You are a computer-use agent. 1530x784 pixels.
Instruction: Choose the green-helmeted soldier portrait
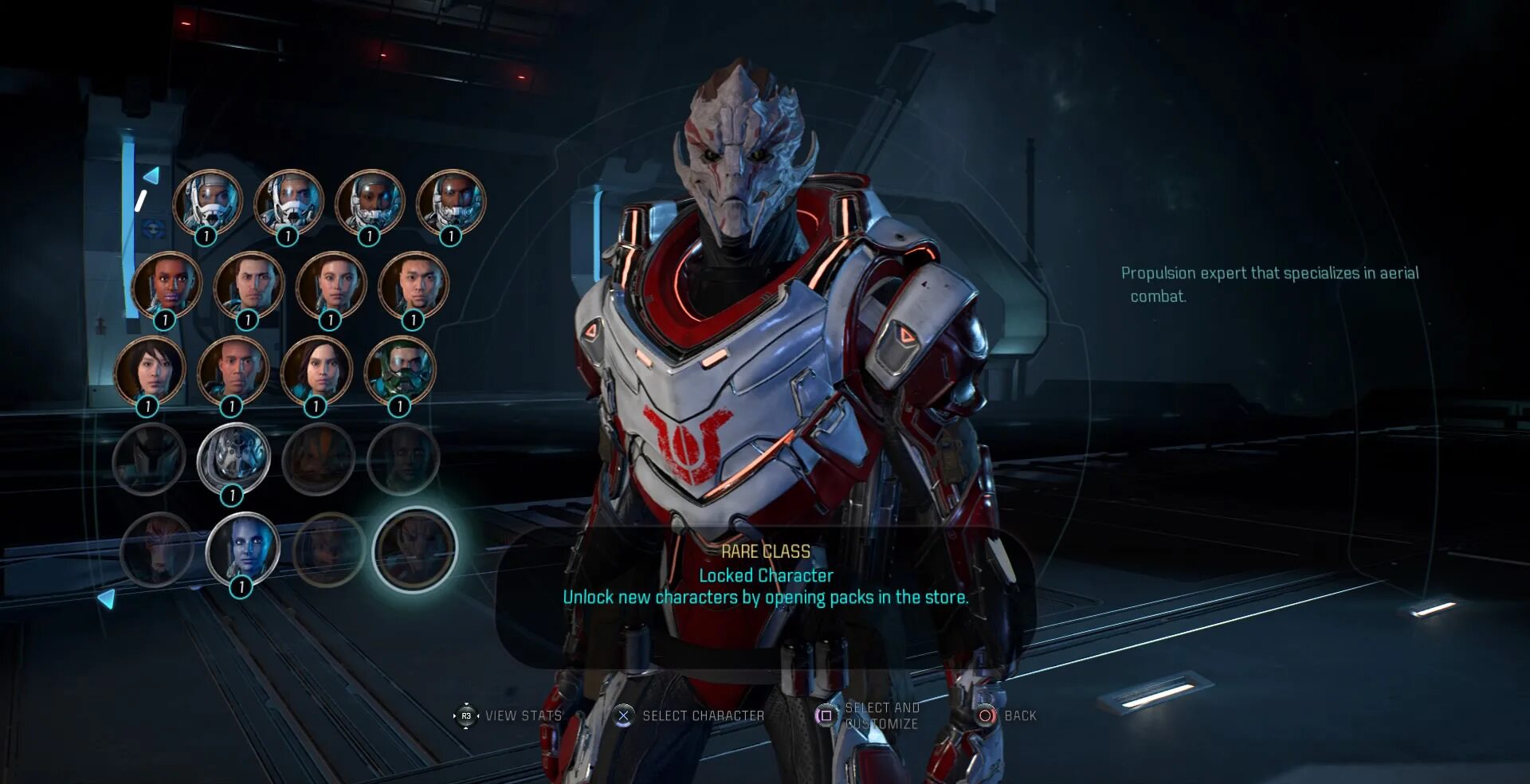pyautogui.click(x=399, y=370)
